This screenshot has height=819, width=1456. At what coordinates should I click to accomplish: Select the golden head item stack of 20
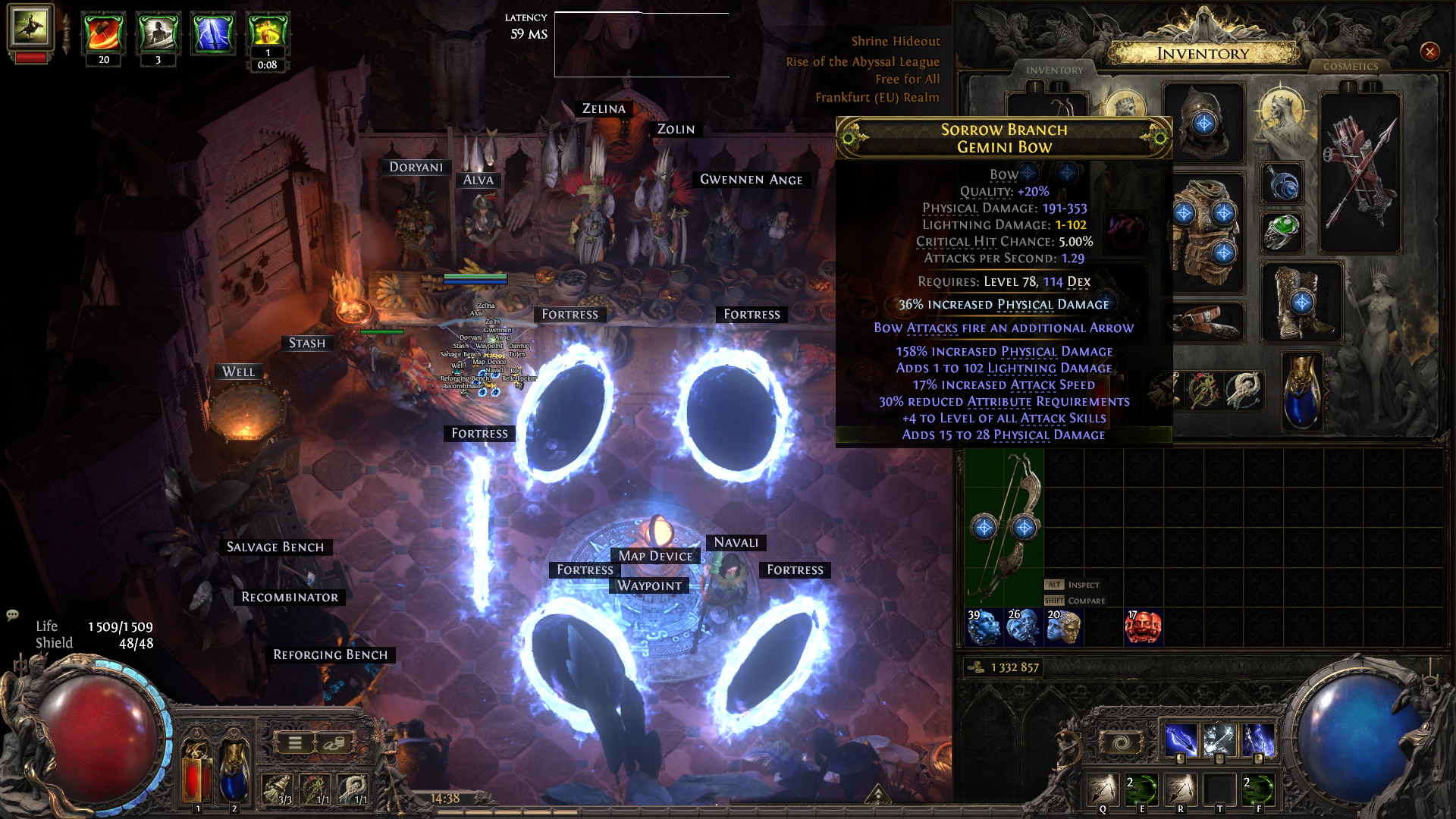(x=1063, y=628)
